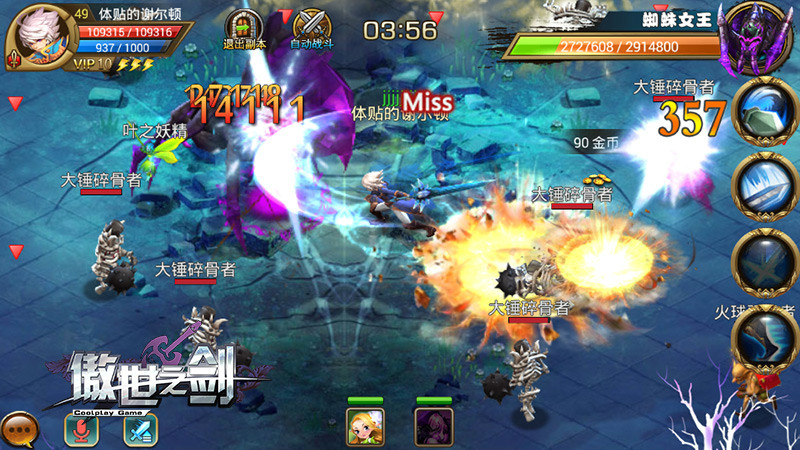Image resolution: width=800 pixels, height=450 pixels.
Task: Tap the blue sword icon button
Action: (140, 429)
